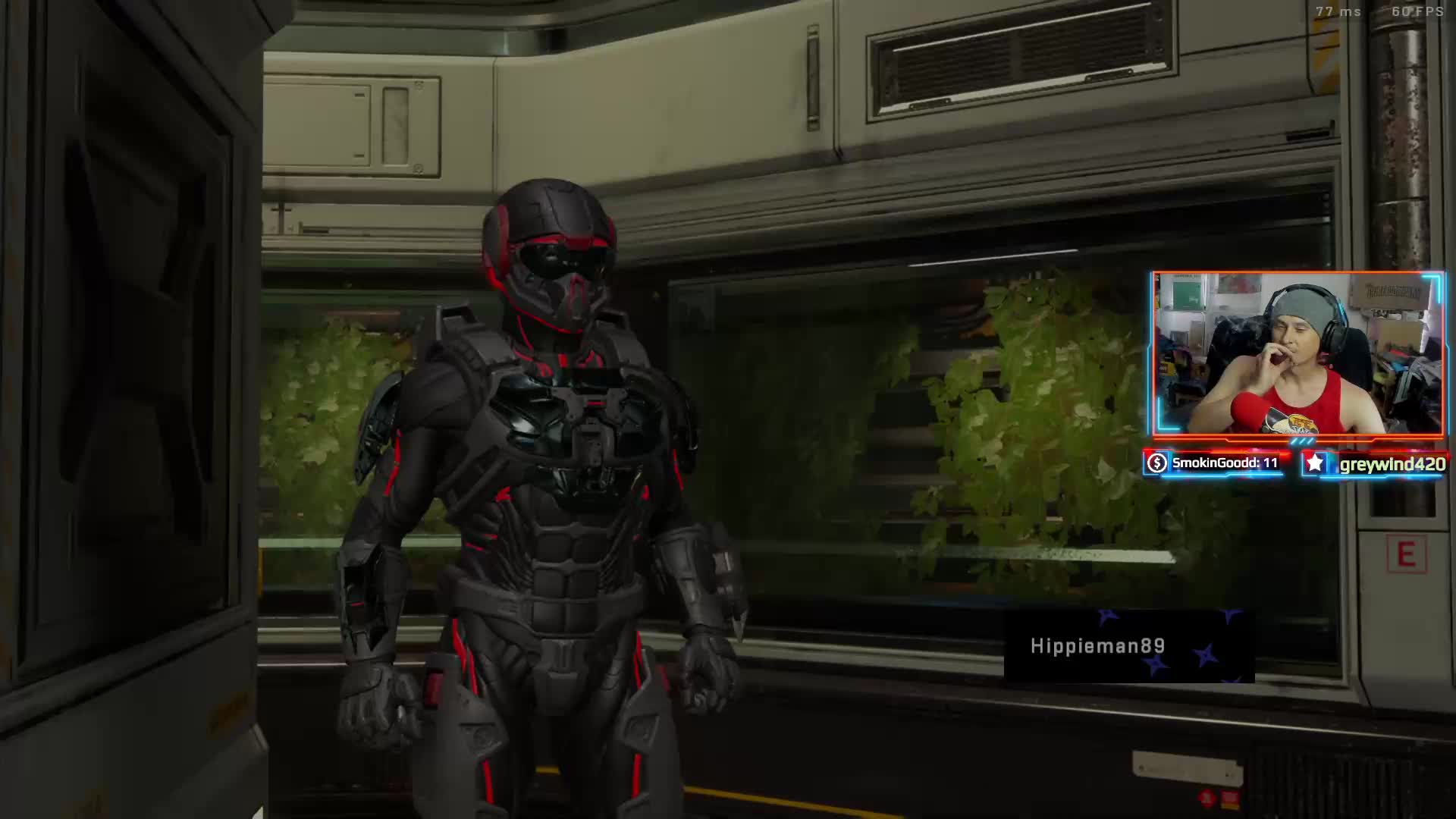This screenshot has width=1456, height=819.
Task: Select the greywind420 star follower label
Action: [1374, 464]
